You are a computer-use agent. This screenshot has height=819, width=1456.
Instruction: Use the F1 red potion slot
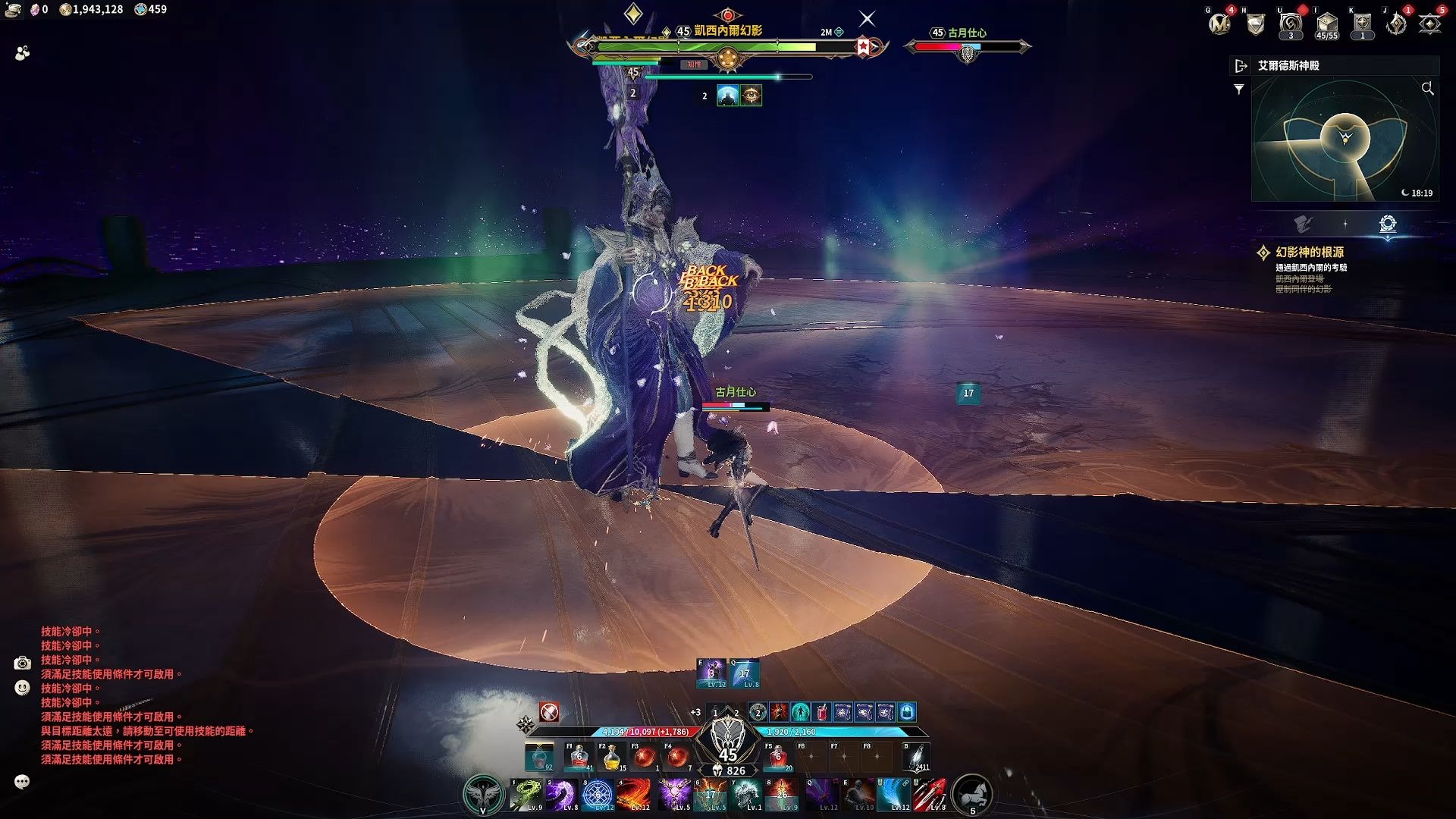[579, 757]
